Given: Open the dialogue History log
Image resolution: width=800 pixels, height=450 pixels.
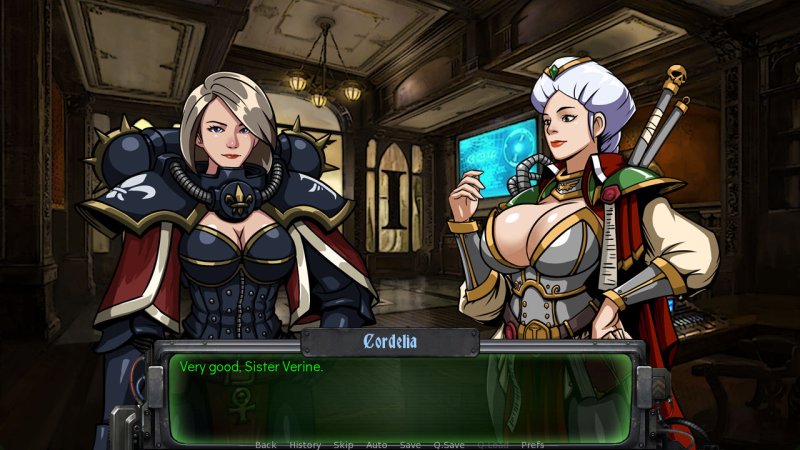Looking at the screenshot, I should click(x=305, y=444).
